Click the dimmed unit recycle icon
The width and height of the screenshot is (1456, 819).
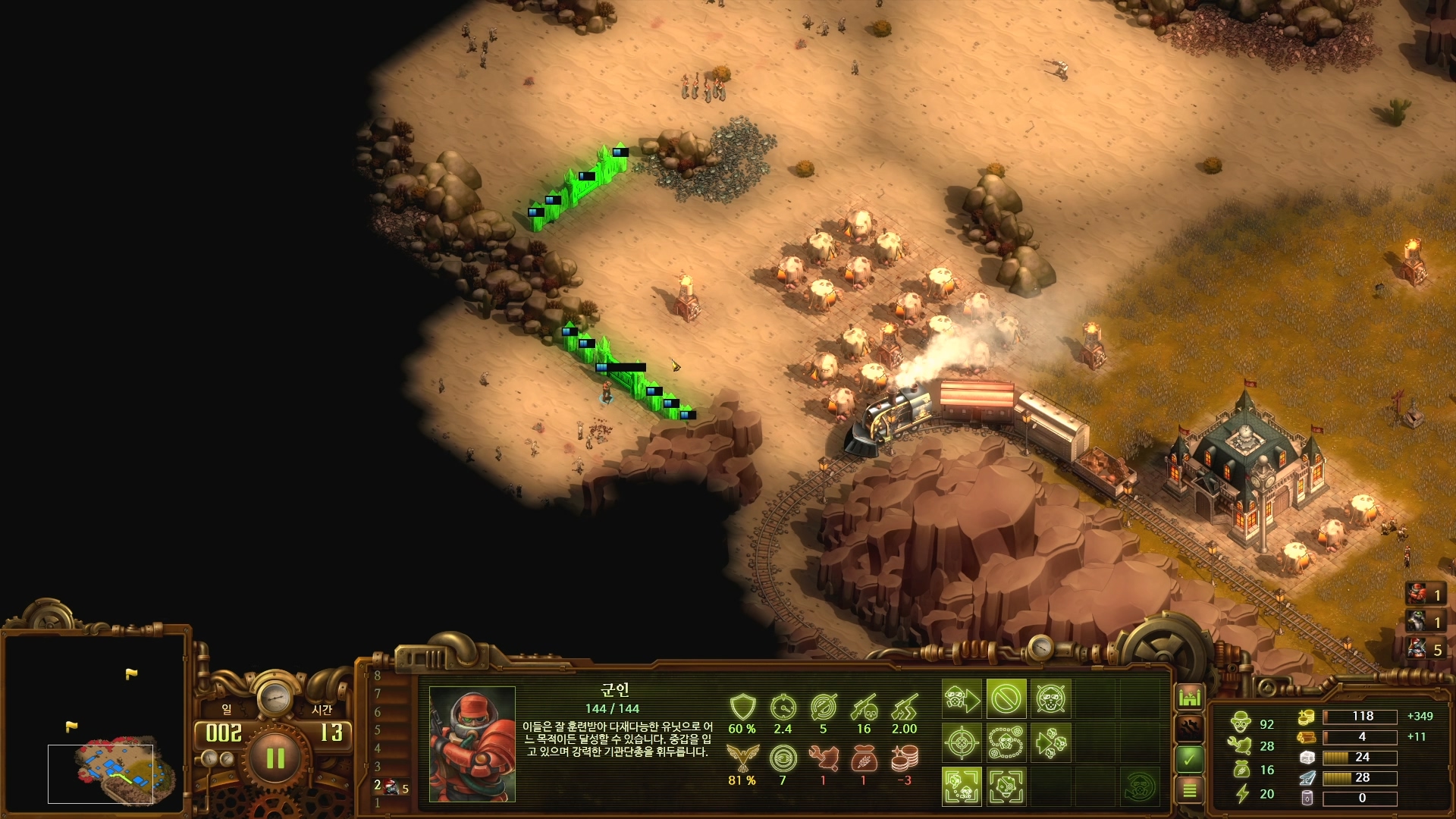1139,786
